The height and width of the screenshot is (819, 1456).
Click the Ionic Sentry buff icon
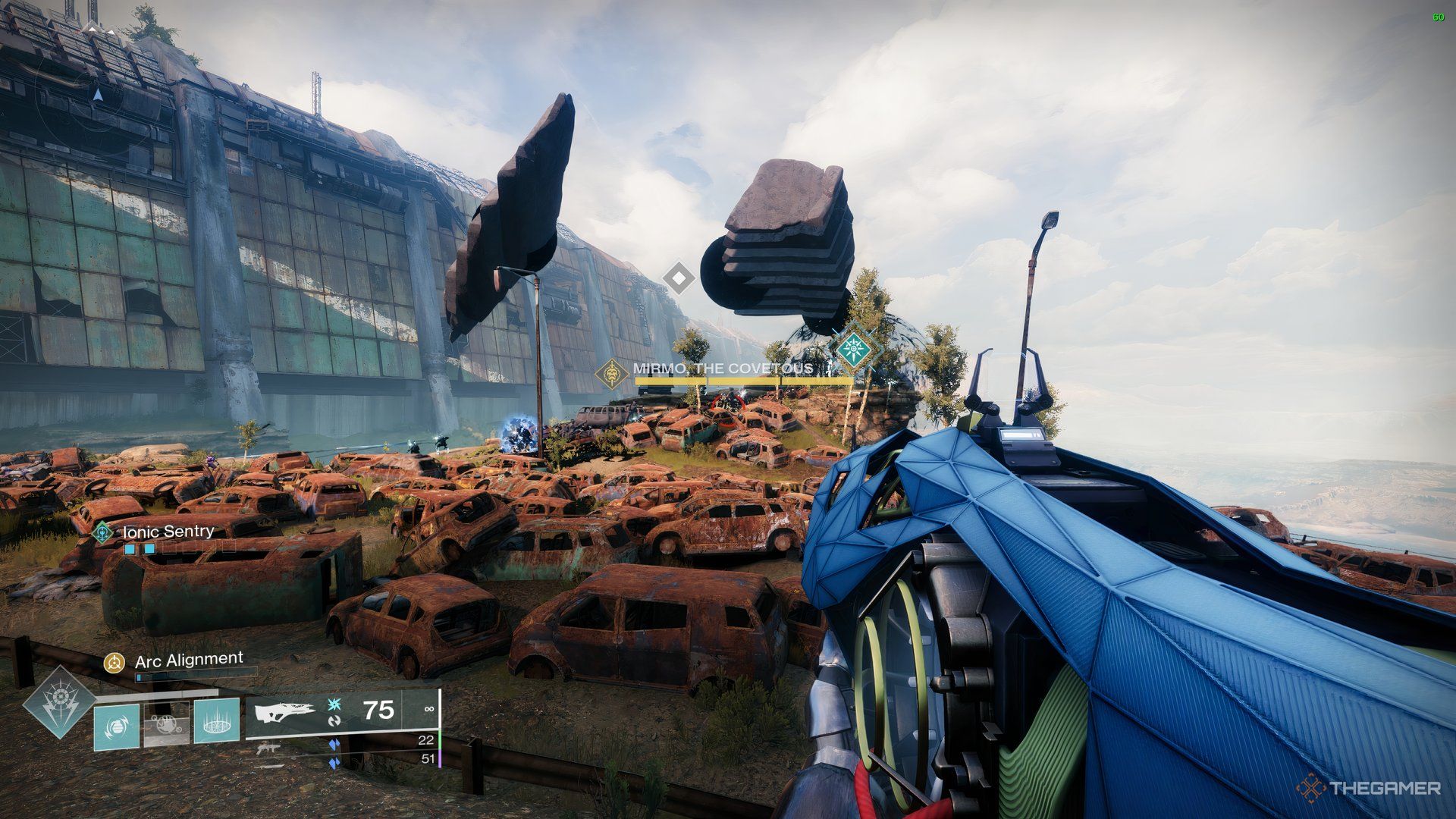pos(102,532)
